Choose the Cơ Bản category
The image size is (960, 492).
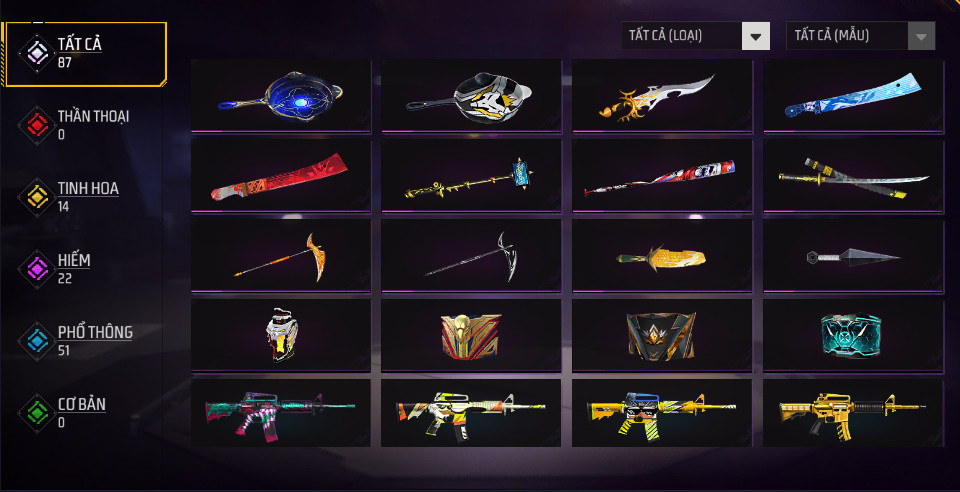point(84,412)
